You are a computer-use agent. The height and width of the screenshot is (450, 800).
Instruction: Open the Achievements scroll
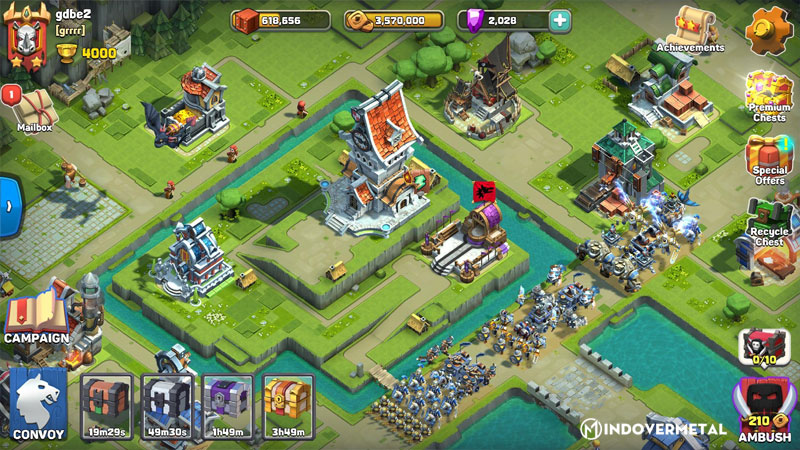click(692, 28)
